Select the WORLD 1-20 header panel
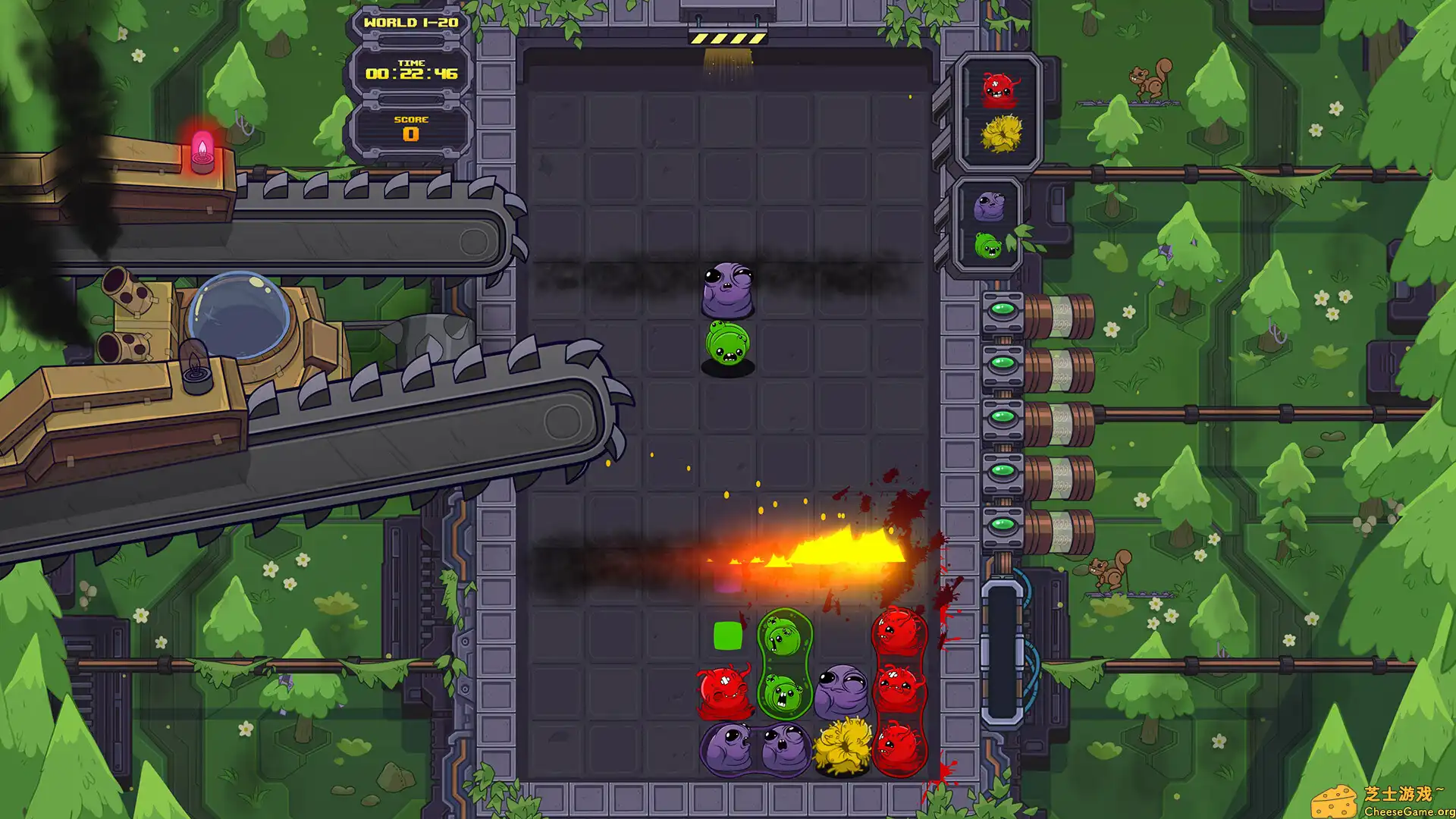This screenshot has width=1456, height=819. click(x=410, y=24)
